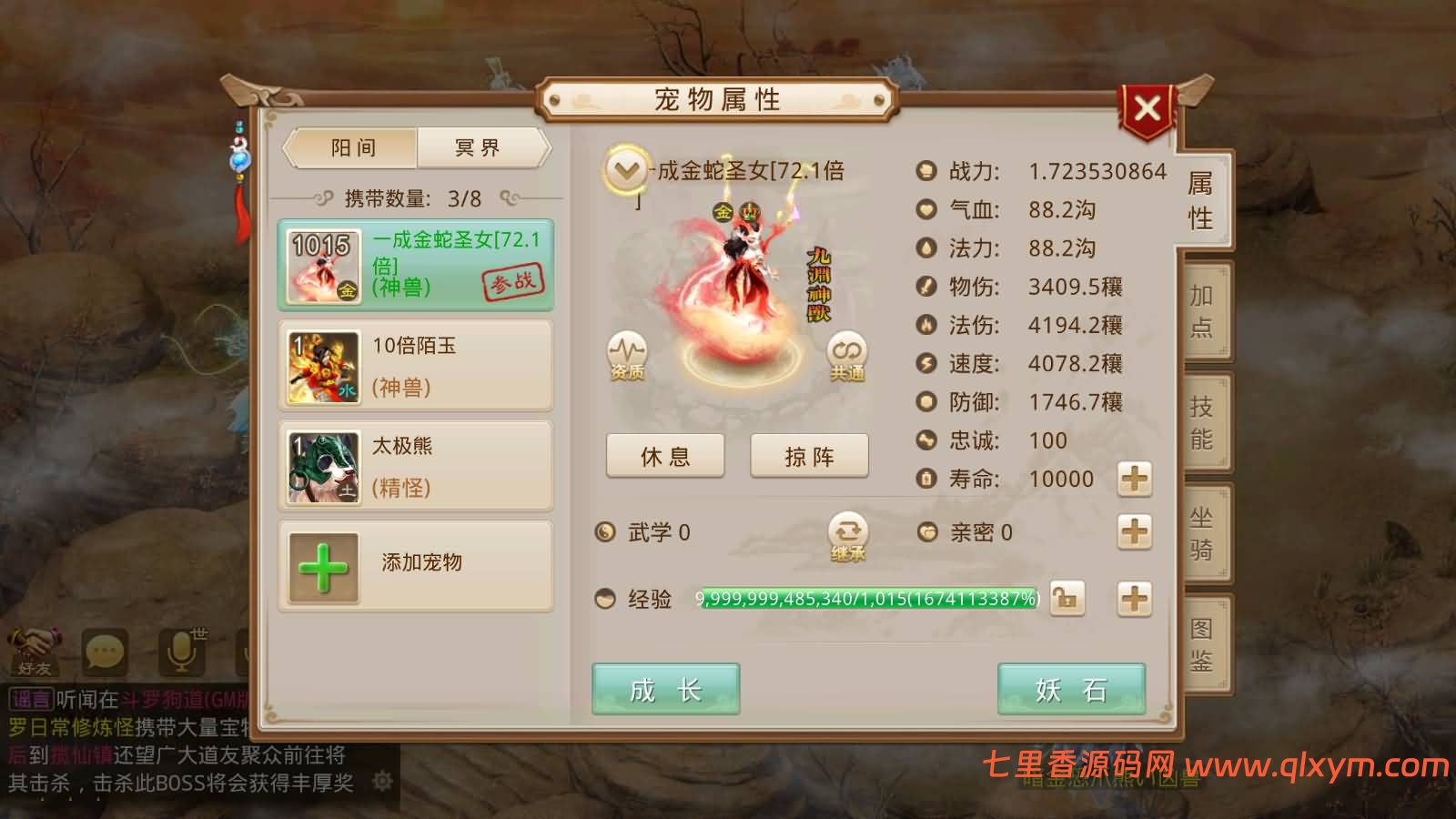Expand the pet name via the circular arrow
Image resolution: width=1456 pixels, height=819 pixels.
[624, 169]
